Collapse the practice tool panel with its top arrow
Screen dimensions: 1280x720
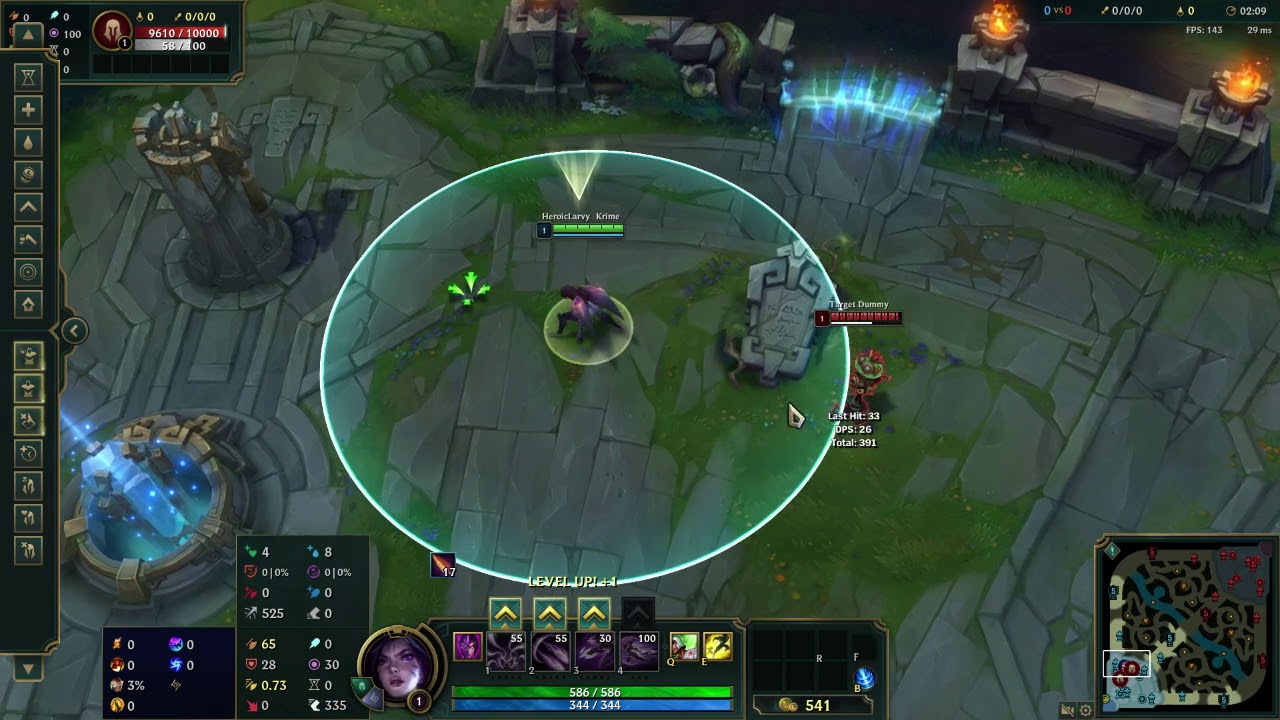click(x=28, y=34)
